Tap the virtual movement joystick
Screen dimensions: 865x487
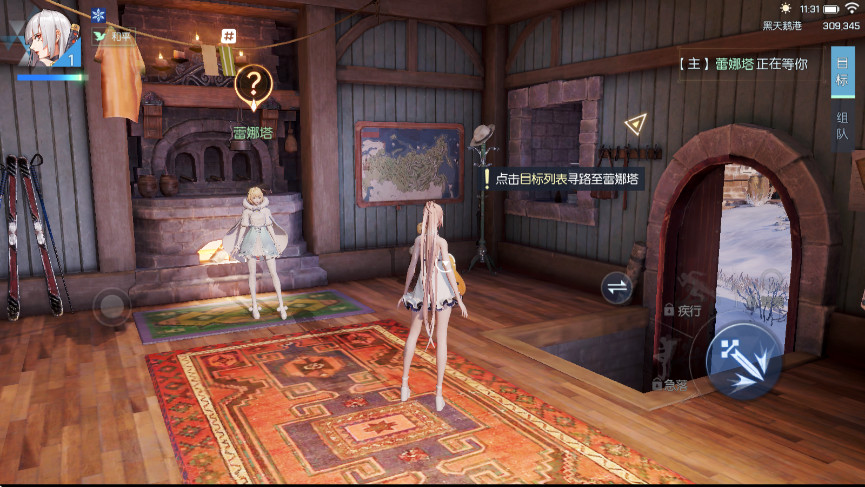coord(111,304)
